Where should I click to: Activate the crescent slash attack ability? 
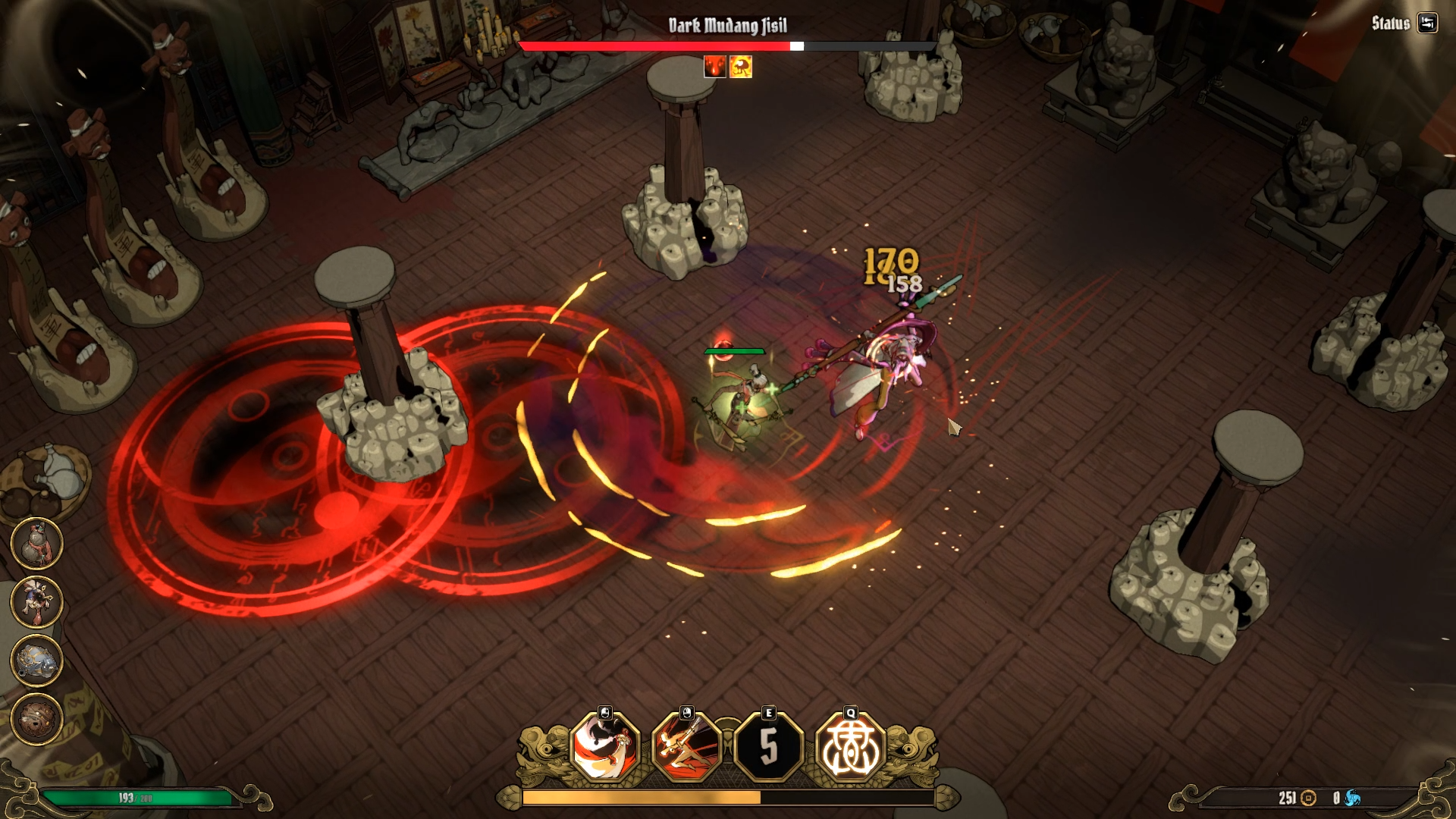pyautogui.click(x=605, y=747)
